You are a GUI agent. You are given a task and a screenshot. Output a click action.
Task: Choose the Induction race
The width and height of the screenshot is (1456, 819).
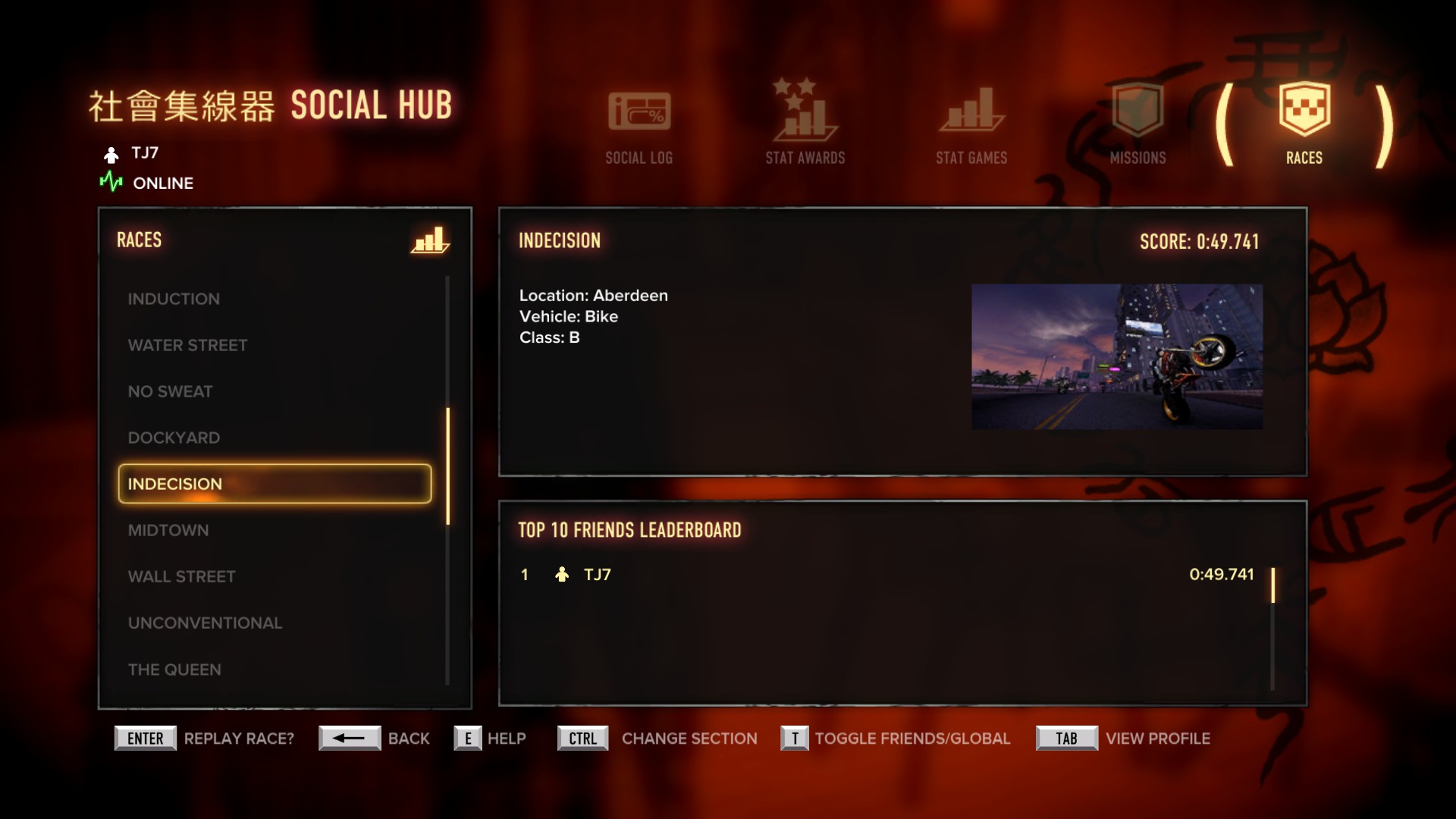174,299
